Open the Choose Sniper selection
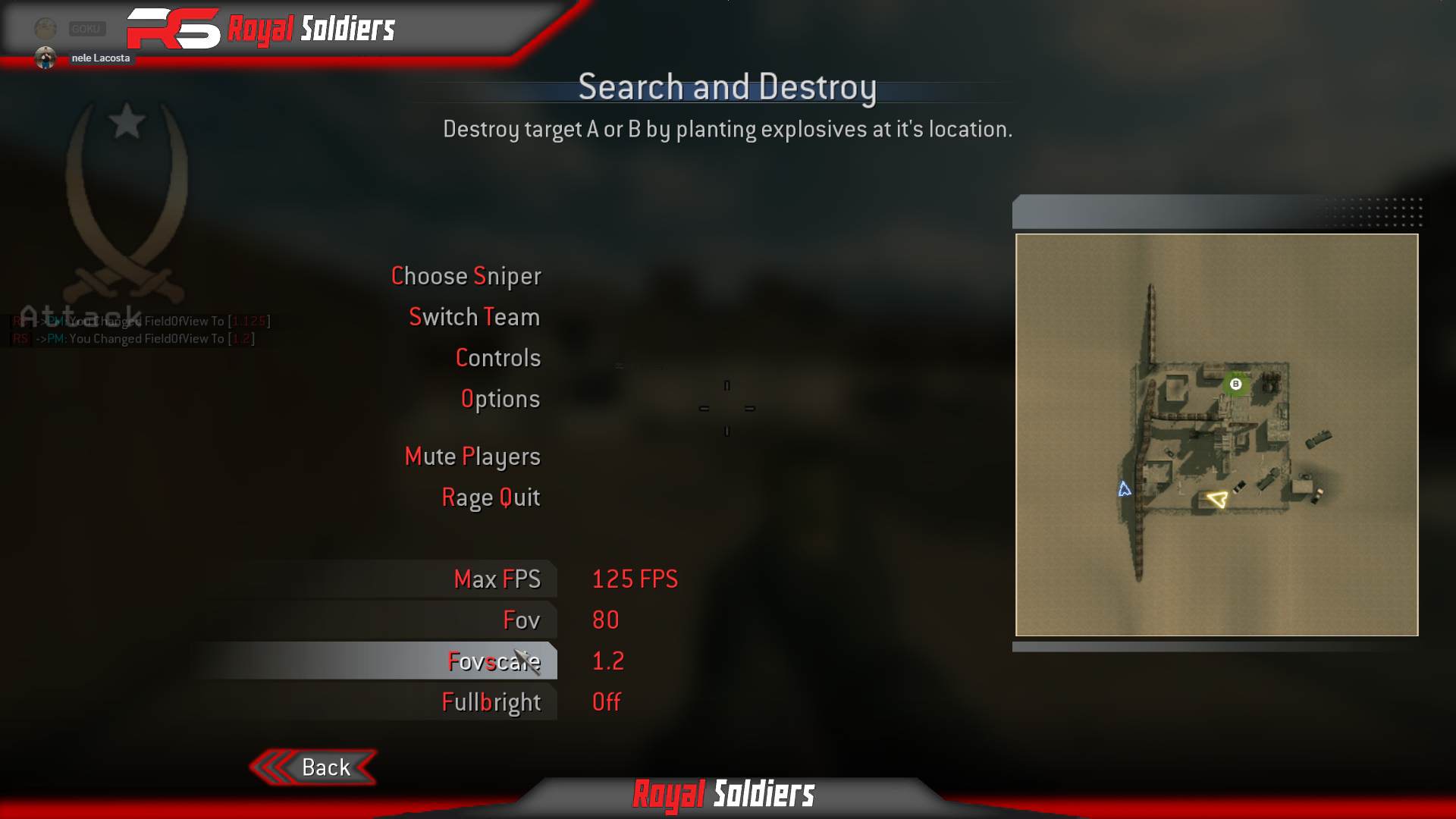This screenshot has height=819, width=1456. click(466, 276)
